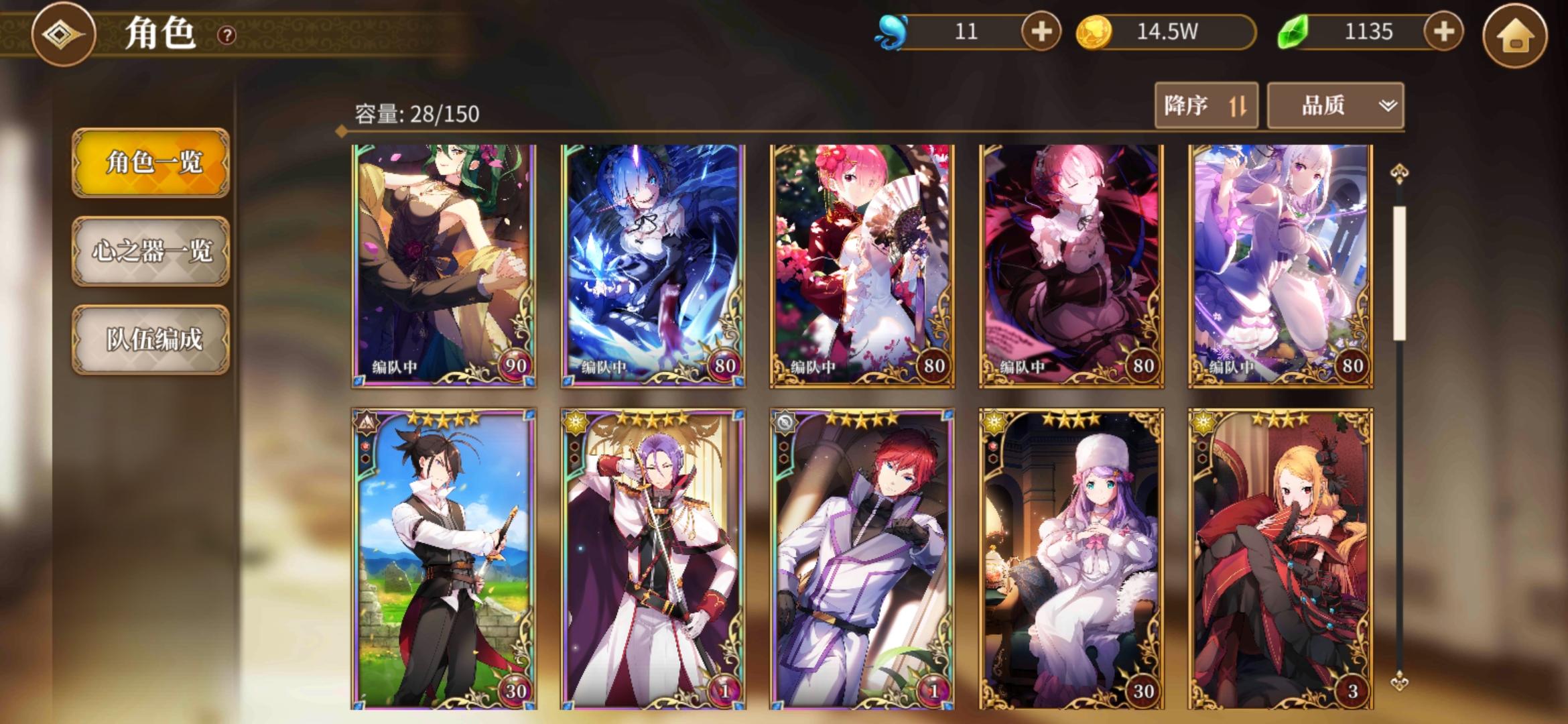
Task: Open the 品质 quality sort dropdown
Action: (x=1333, y=105)
